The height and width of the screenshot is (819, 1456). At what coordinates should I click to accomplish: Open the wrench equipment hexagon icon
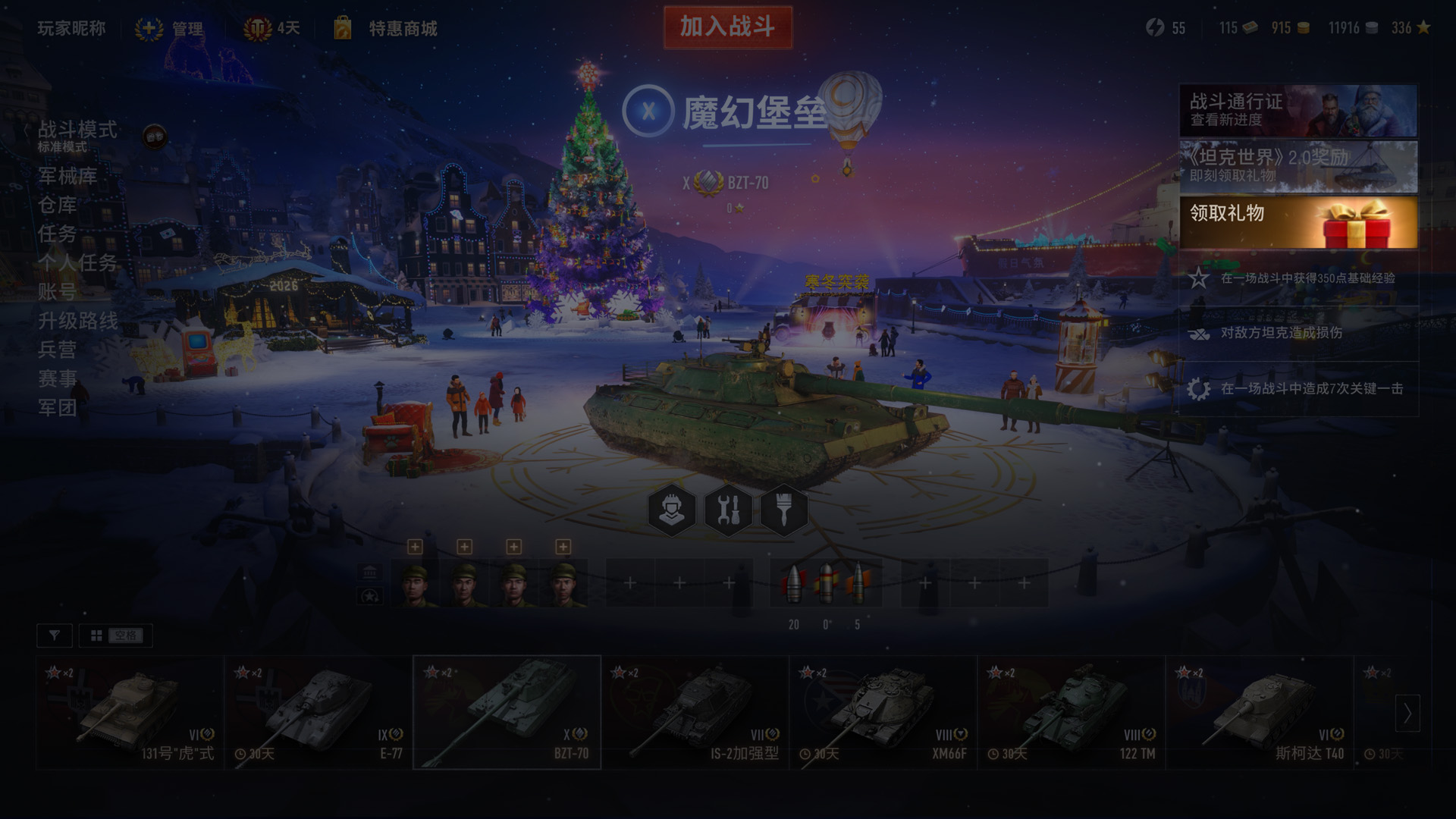728,510
